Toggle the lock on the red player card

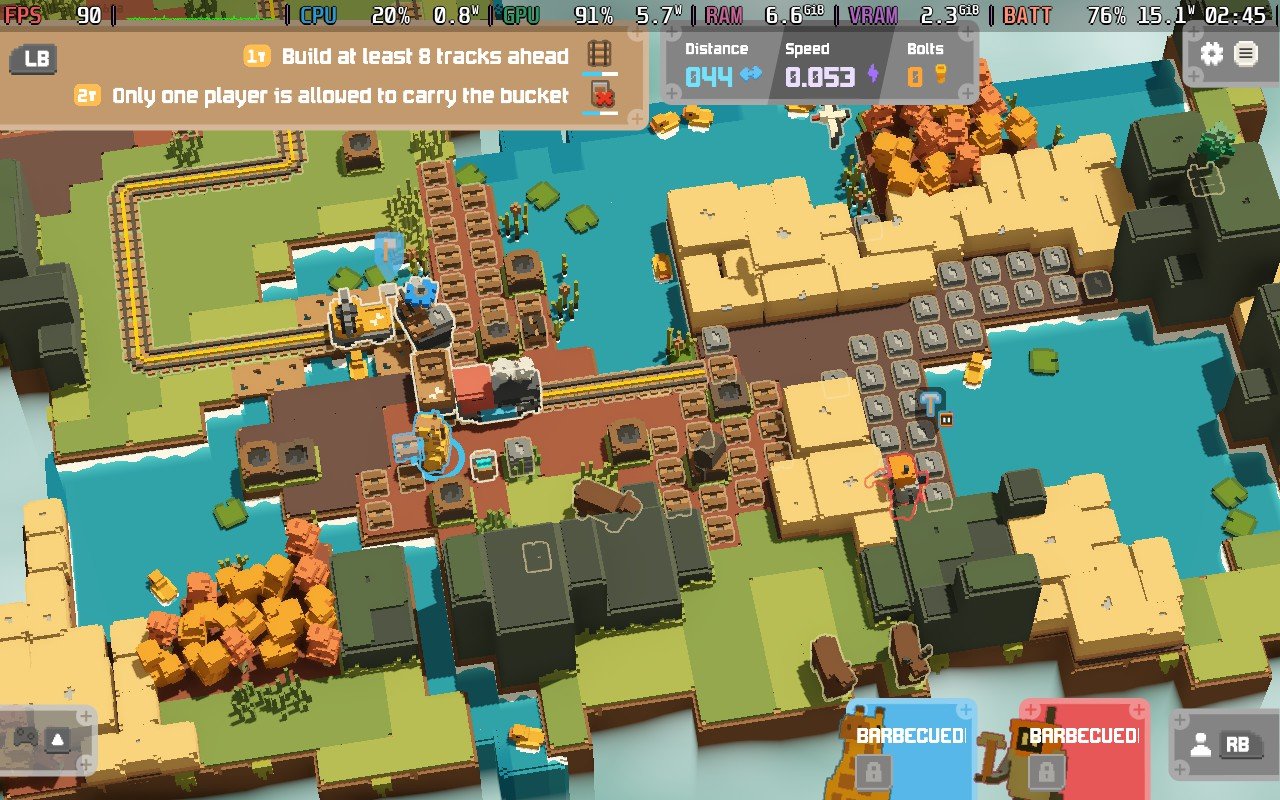tap(1046, 771)
